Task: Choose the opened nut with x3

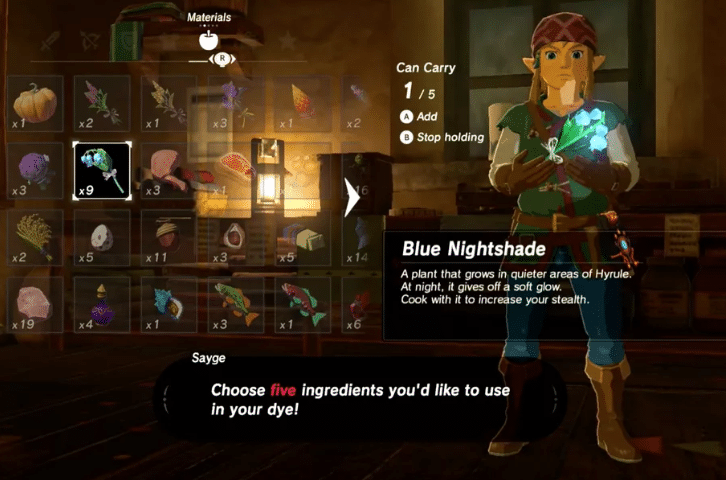Action: 234,237
